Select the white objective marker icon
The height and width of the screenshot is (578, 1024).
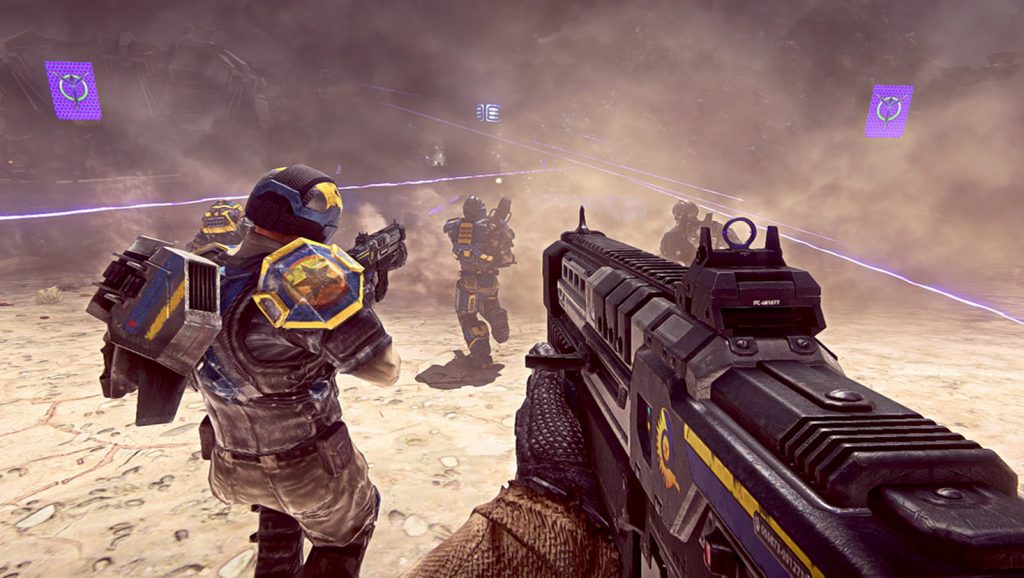coord(488,113)
